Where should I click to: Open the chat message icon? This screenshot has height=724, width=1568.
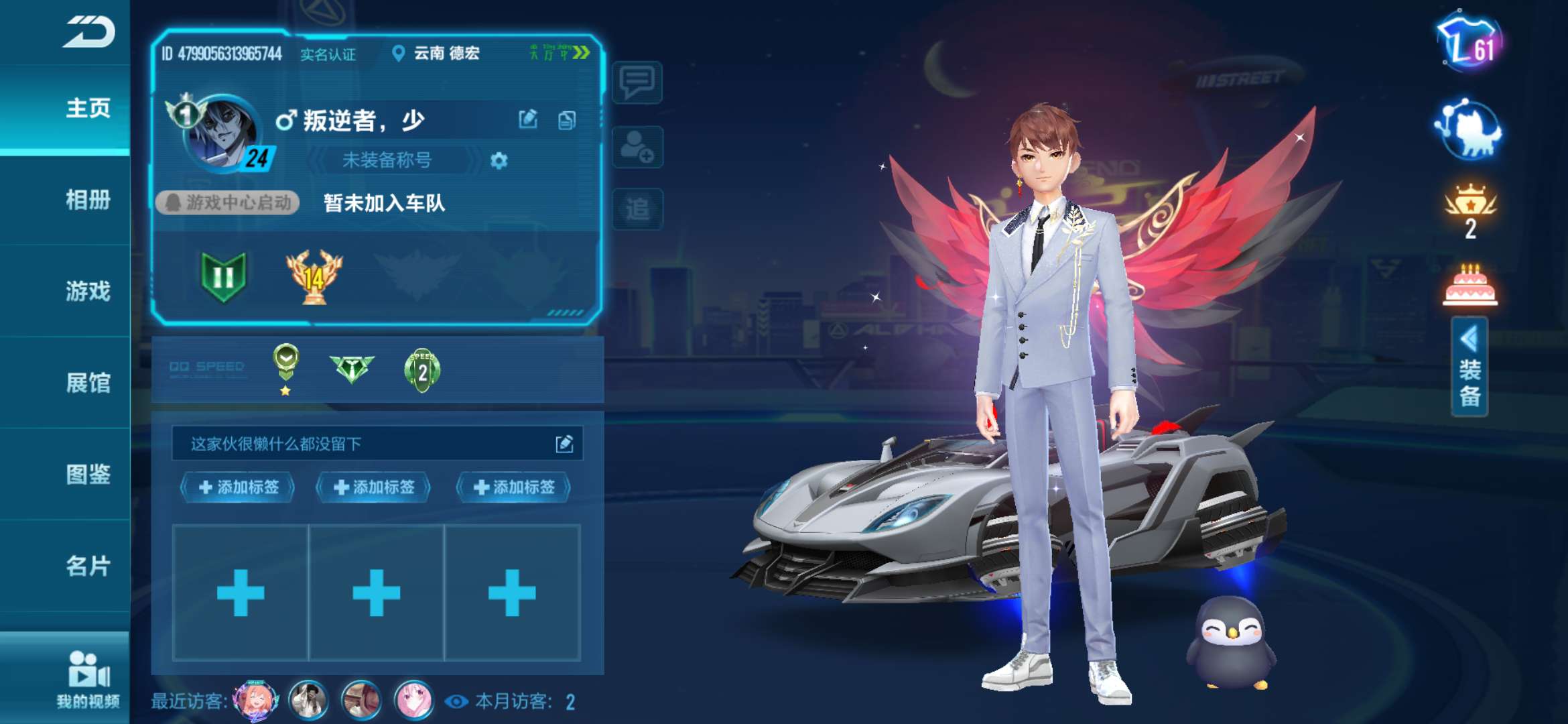click(637, 82)
